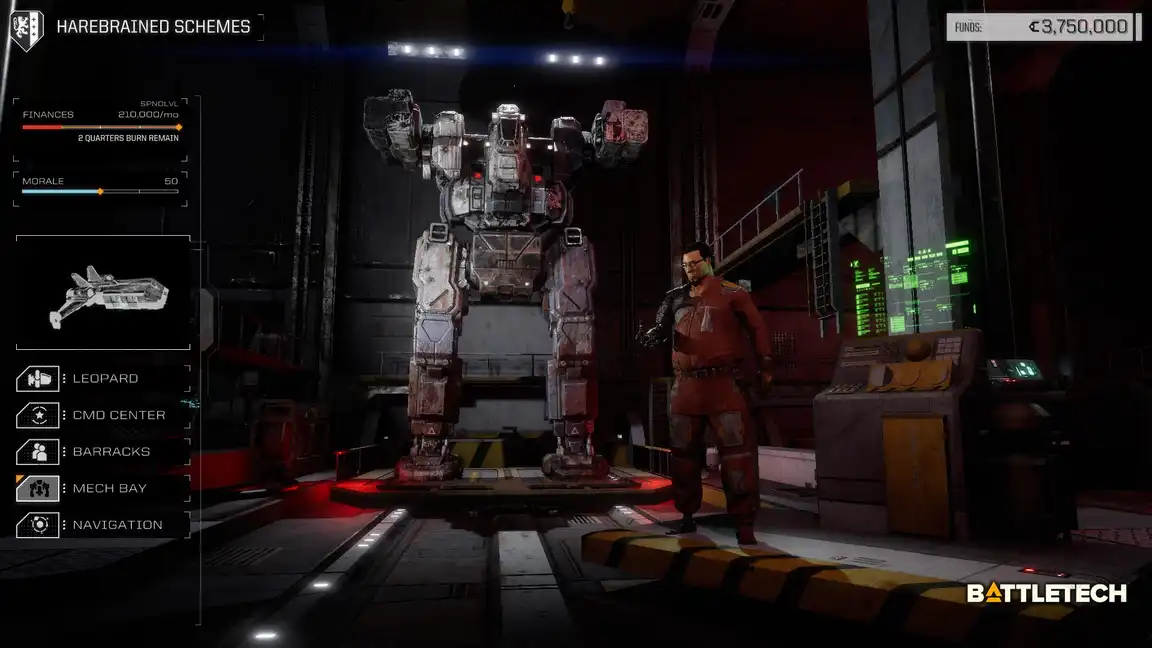This screenshot has height=648, width=1152.
Task: Open the Harebrained Schemes company crest
Action: tap(26, 28)
